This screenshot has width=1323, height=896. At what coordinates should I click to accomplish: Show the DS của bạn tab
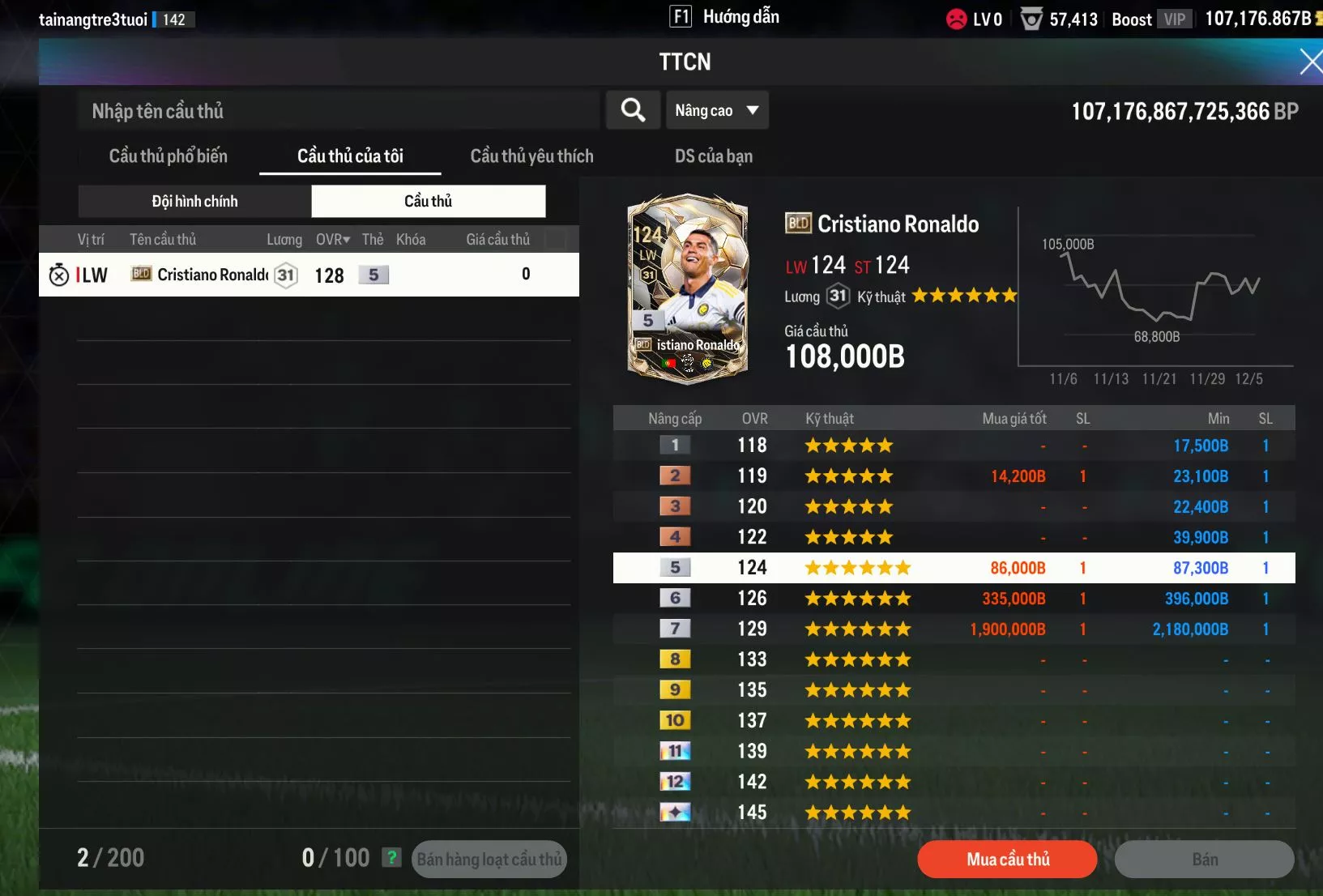[714, 156]
